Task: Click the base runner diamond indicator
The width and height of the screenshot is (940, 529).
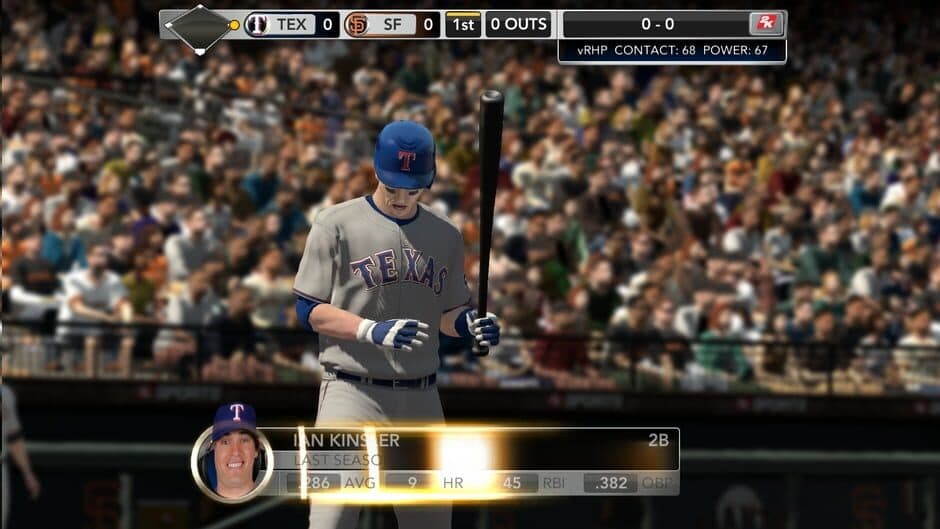Action: pos(200,26)
